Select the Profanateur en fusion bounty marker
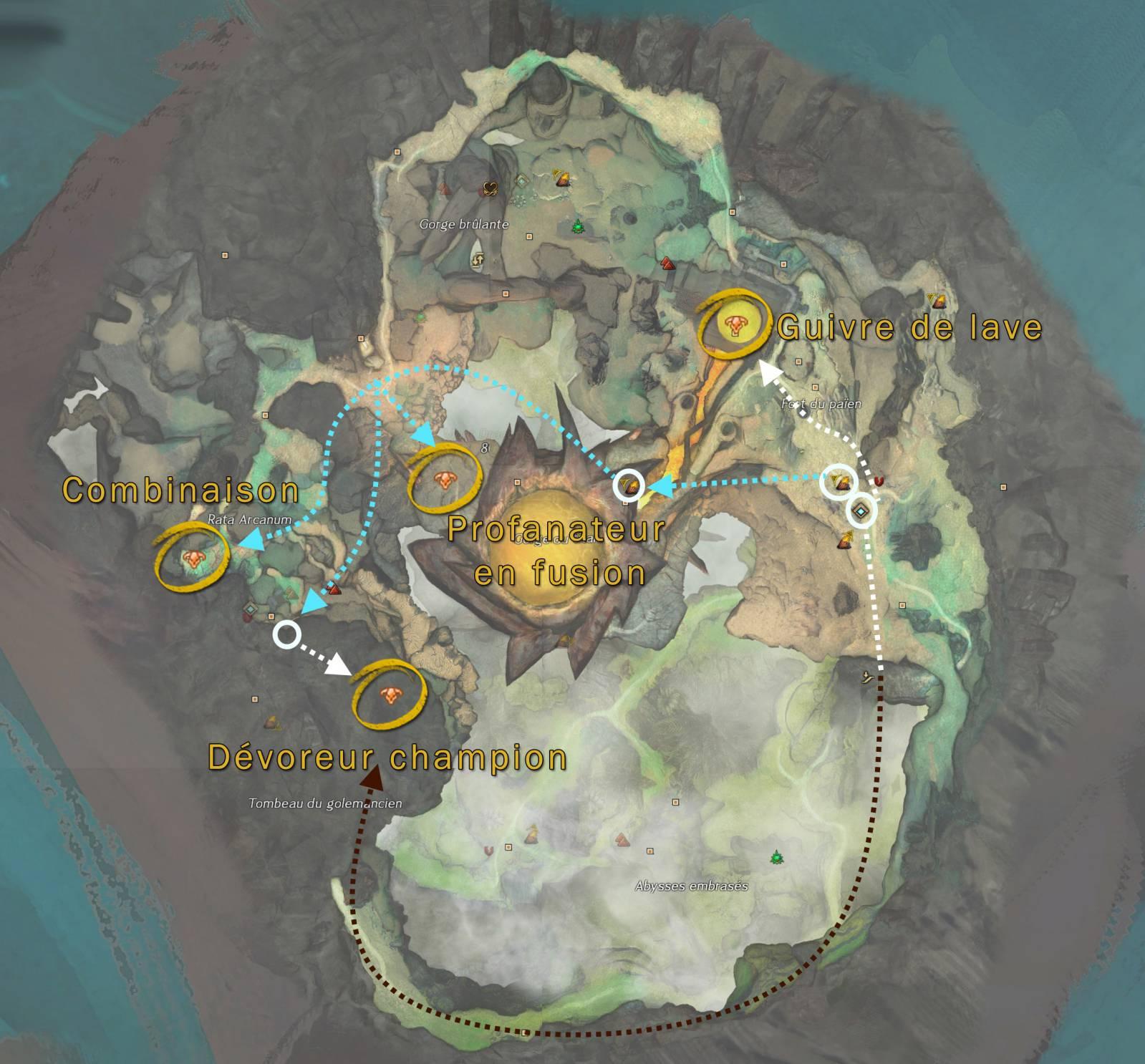 pyautogui.click(x=443, y=480)
